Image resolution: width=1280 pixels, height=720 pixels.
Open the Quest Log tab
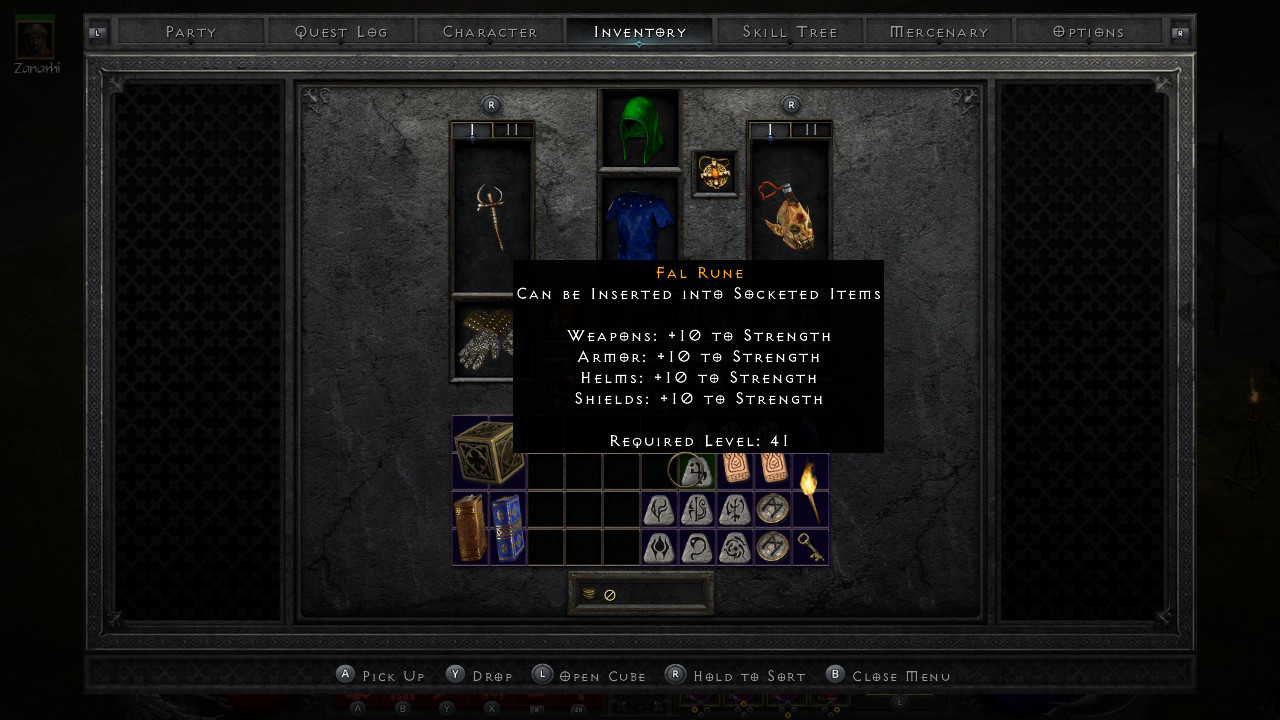click(x=341, y=32)
